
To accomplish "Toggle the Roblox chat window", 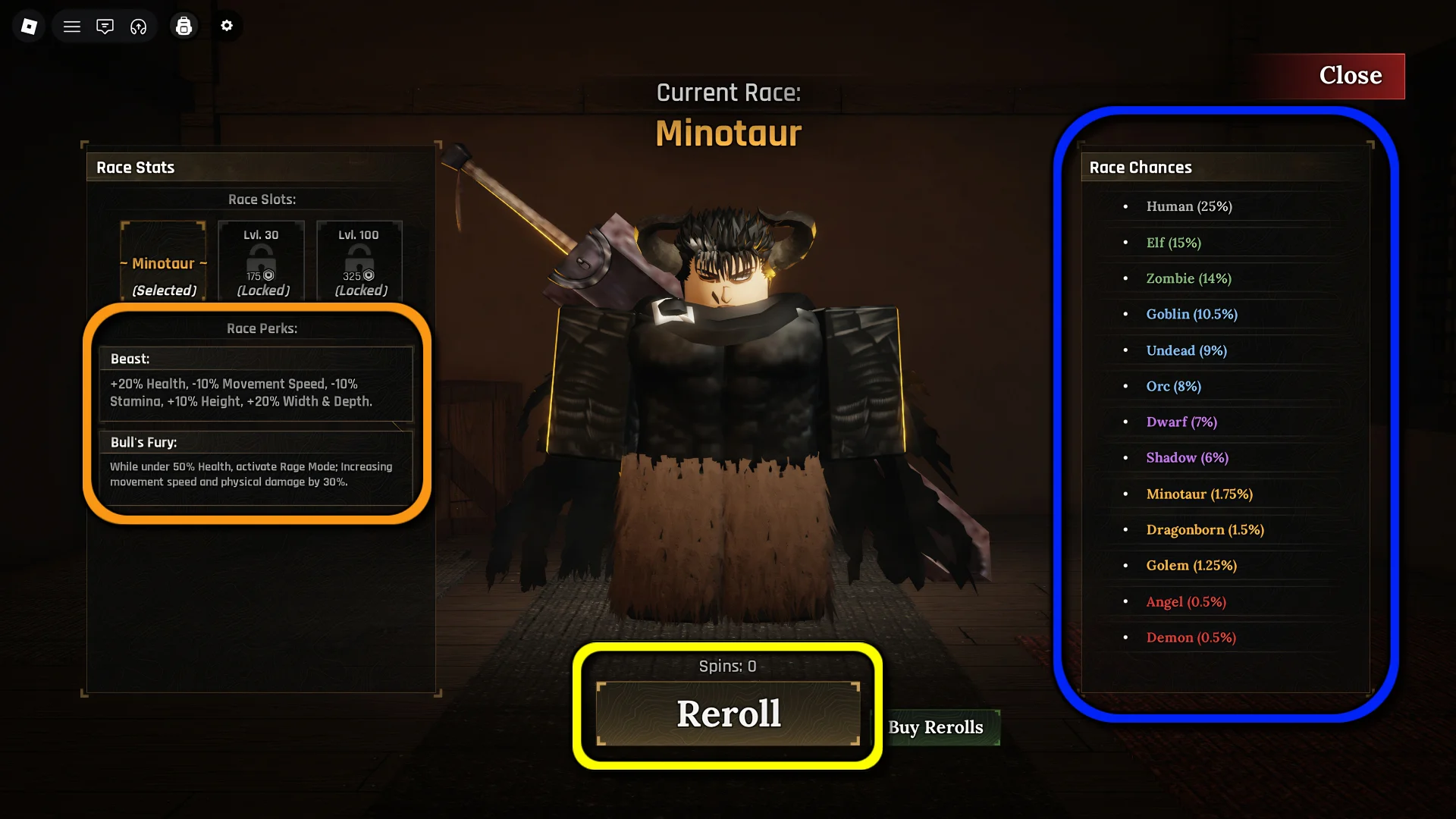I will click(x=105, y=27).
